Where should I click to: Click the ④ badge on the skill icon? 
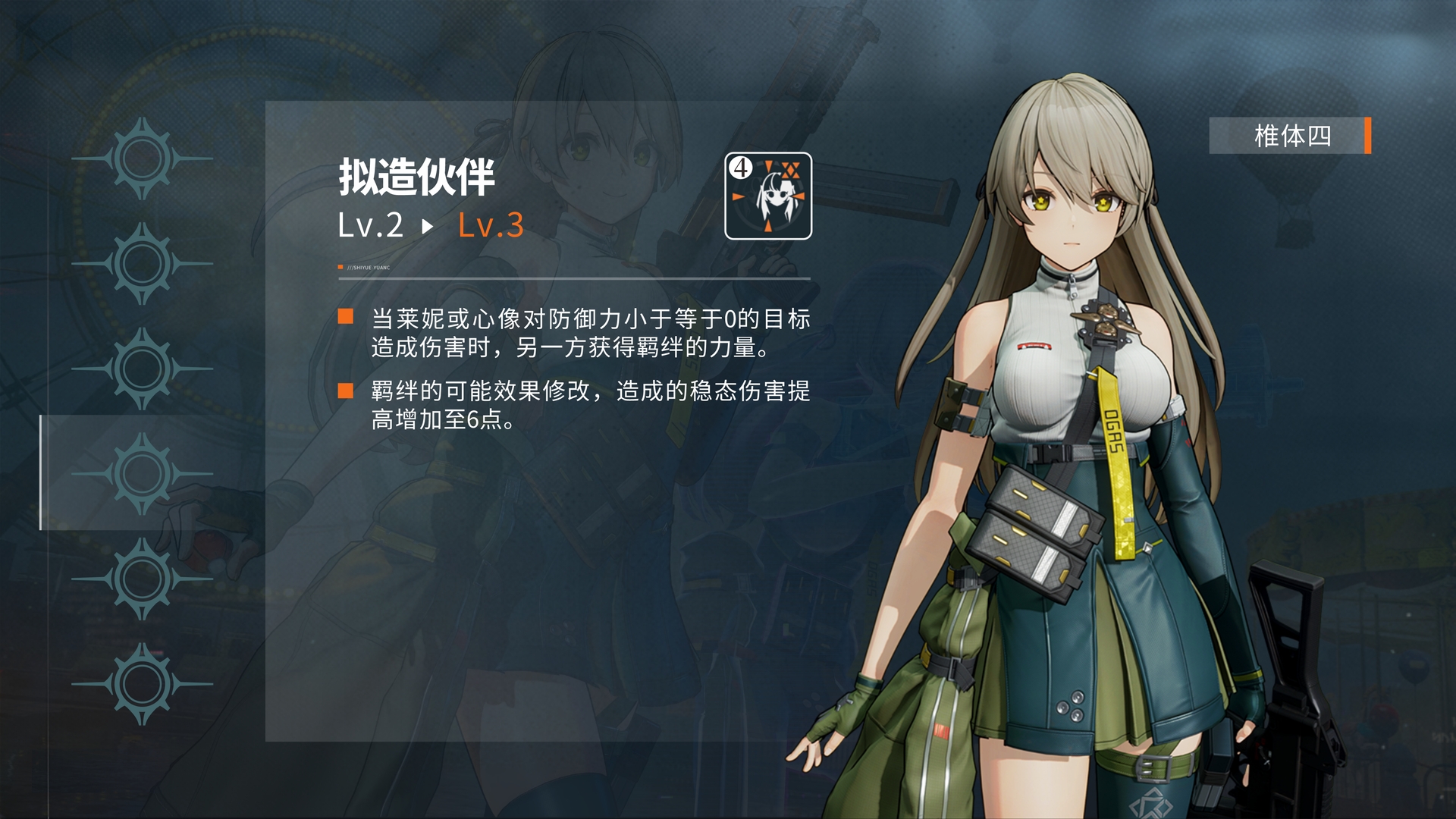click(x=739, y=168)
